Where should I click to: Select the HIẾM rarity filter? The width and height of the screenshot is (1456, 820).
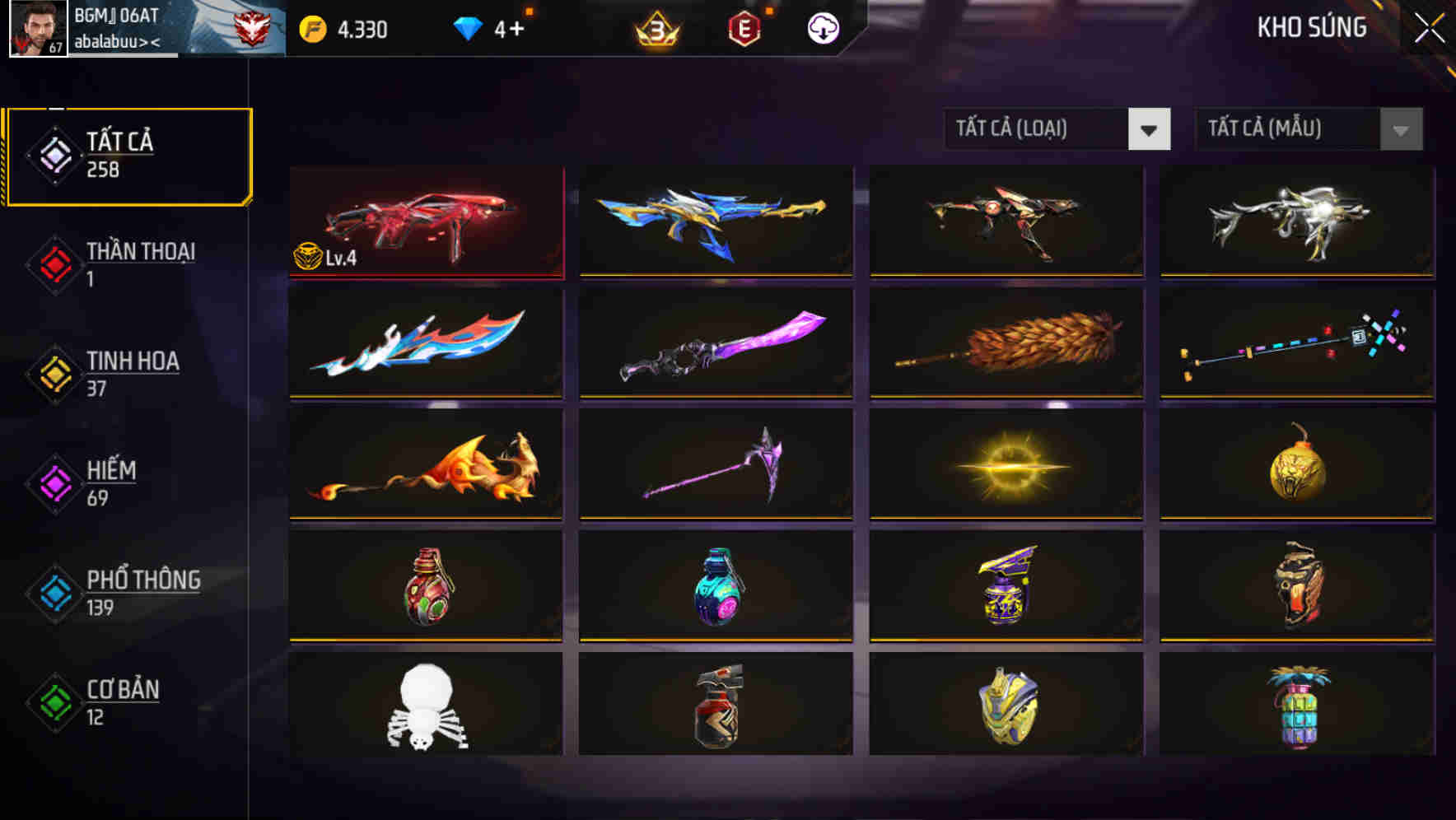[x=113, y=484]
